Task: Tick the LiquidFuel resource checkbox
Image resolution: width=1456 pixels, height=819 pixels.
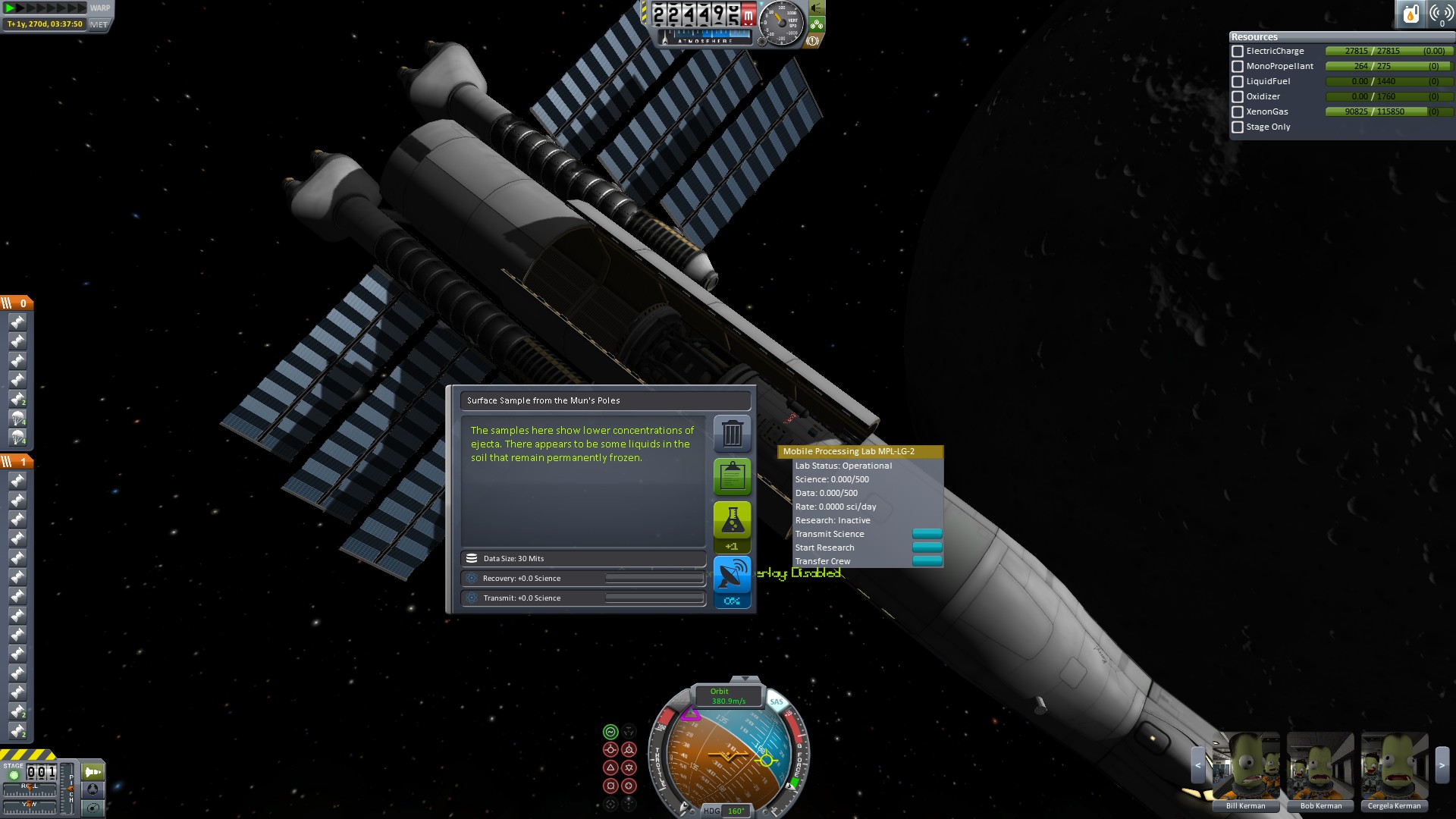Action: pyautogui.click(x=1238, y=82)
